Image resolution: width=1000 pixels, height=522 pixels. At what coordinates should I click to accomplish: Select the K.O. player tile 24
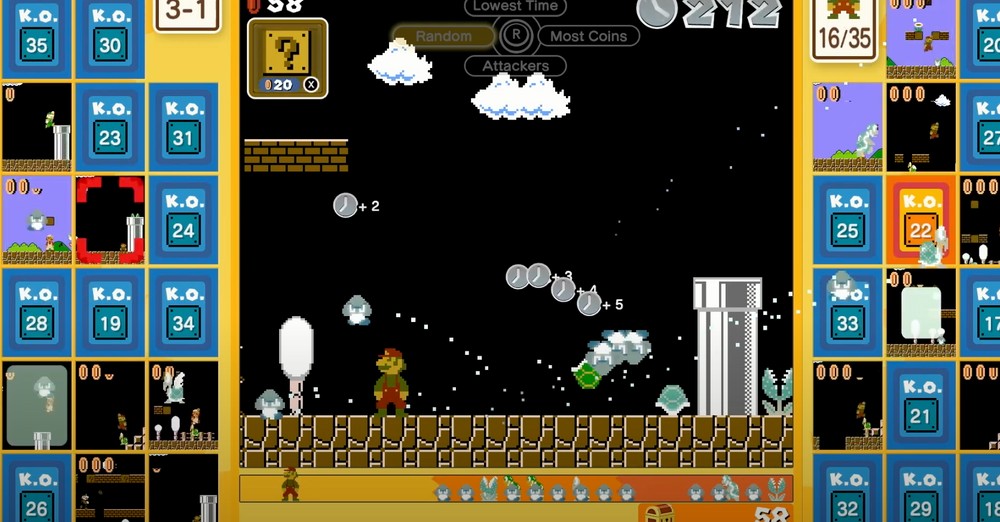[183, 219]
